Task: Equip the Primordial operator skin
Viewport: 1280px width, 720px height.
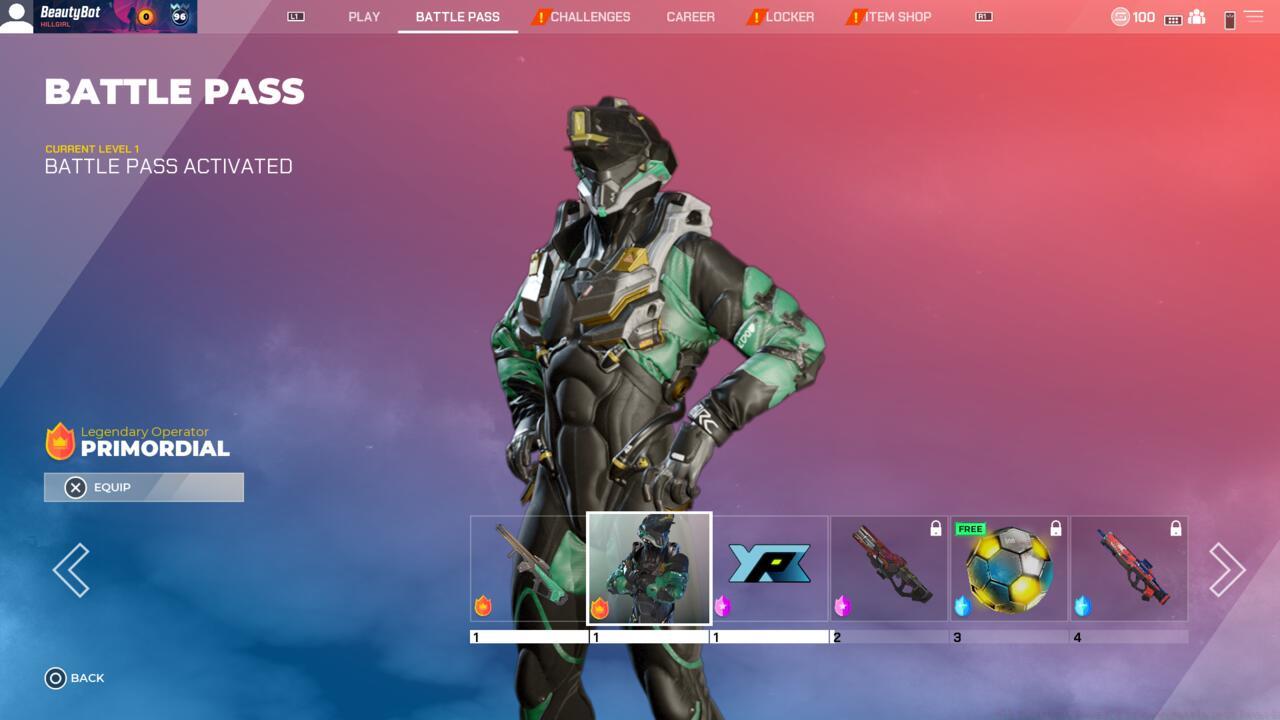Action: pos(144,487)
